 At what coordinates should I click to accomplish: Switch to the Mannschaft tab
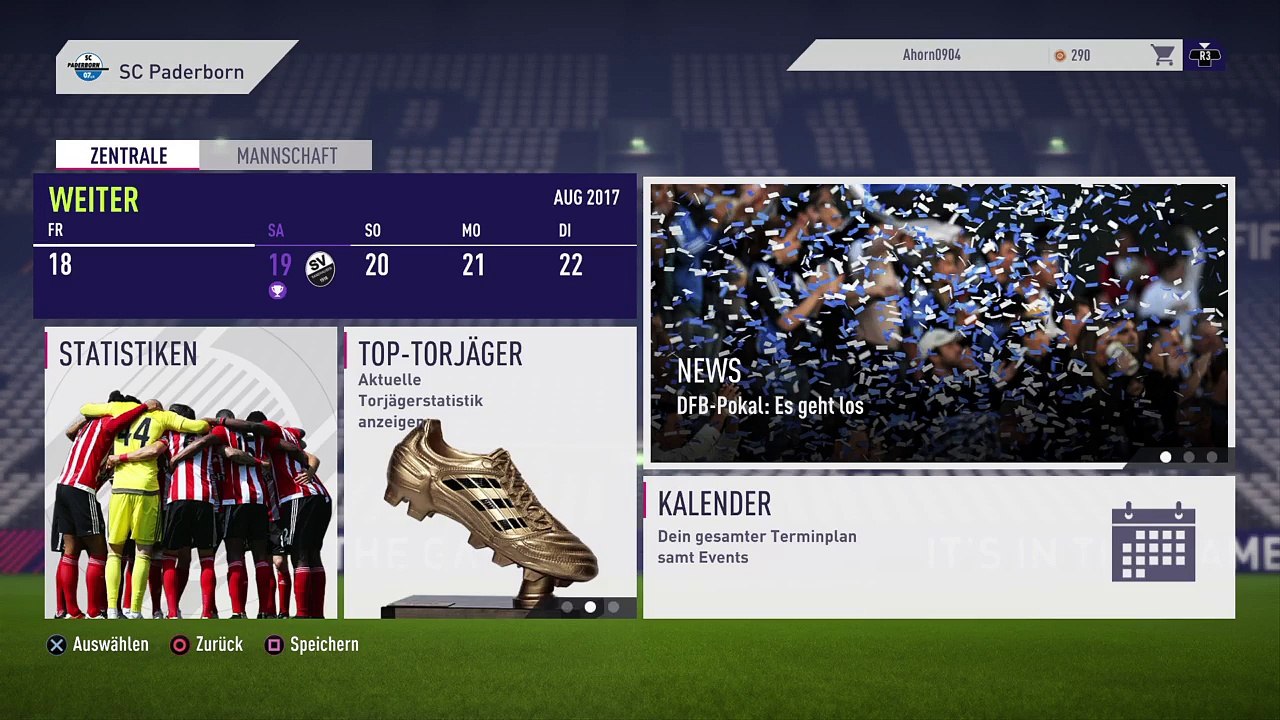286,156
